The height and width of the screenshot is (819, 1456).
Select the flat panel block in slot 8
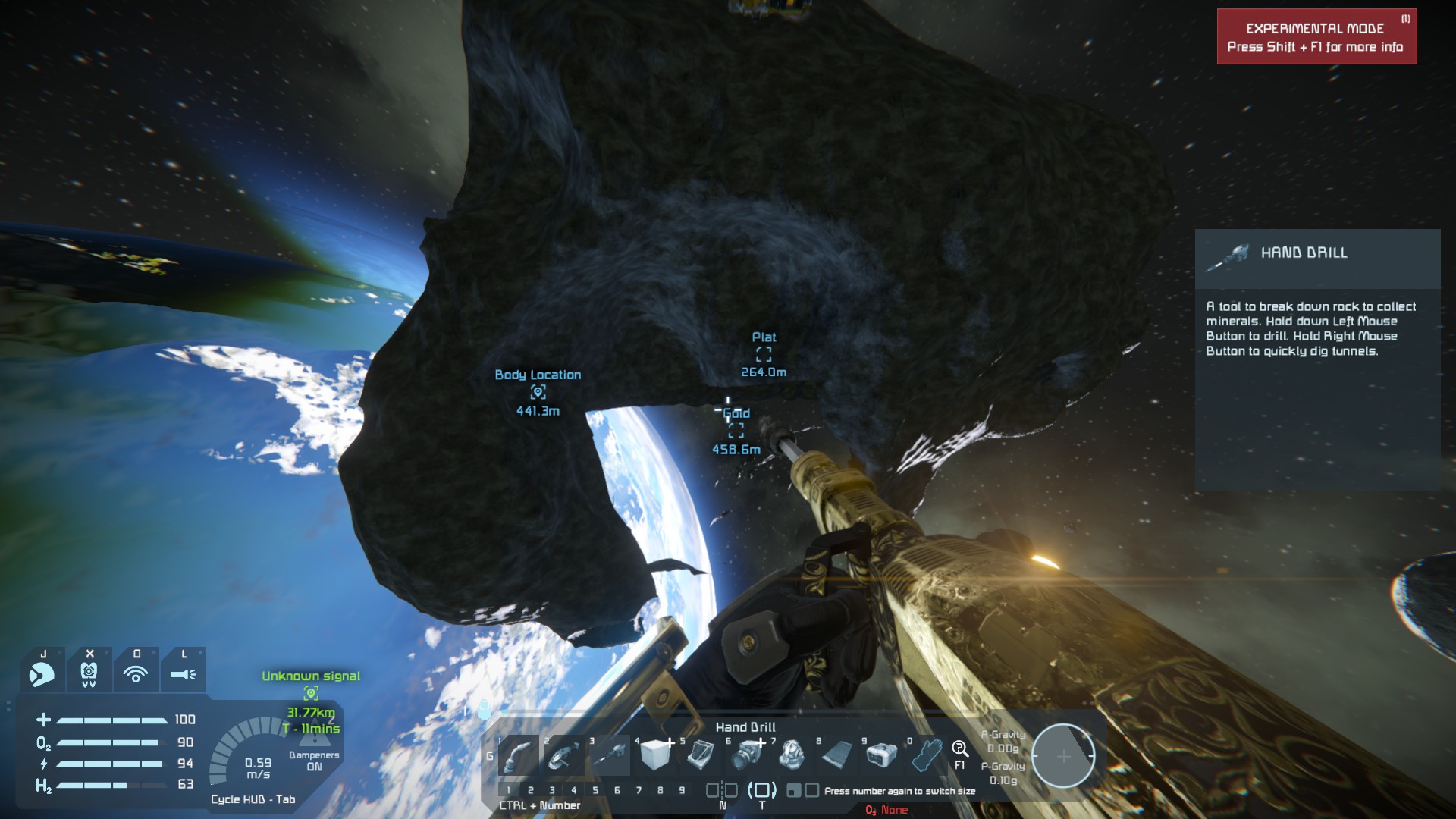click(836, 755)
